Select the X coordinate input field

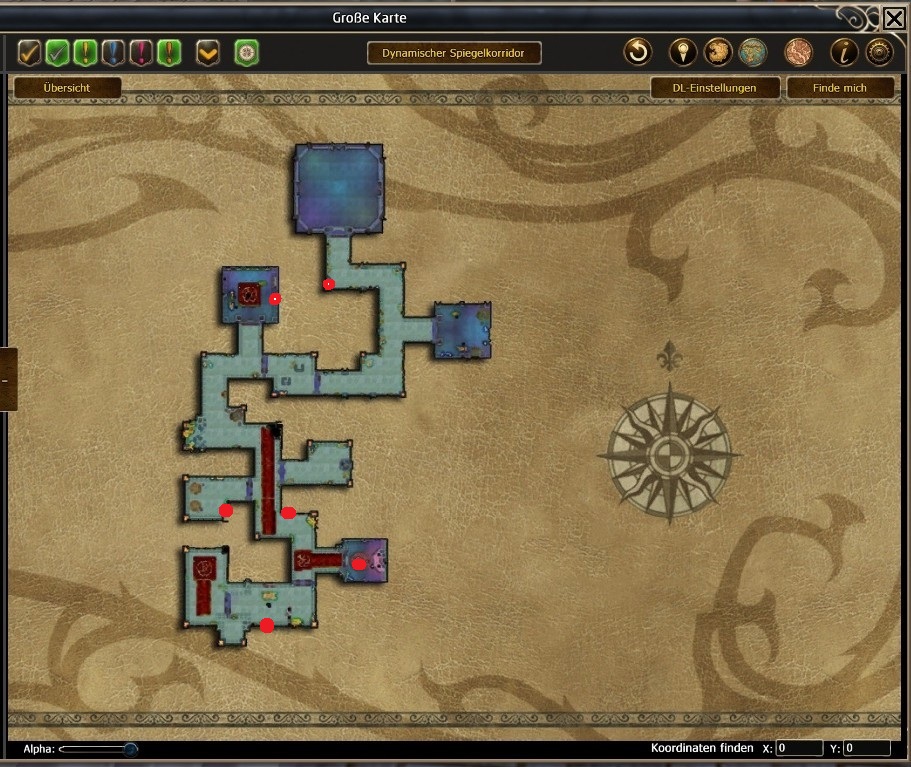click(x=799, y=748)
